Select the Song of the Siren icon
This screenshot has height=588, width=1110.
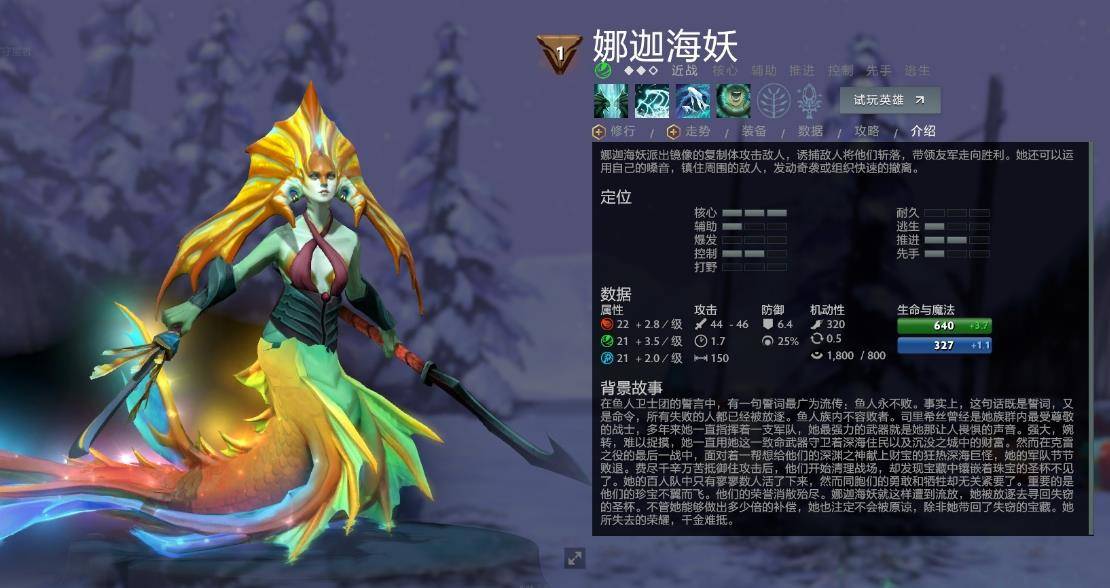coord(733,101)
